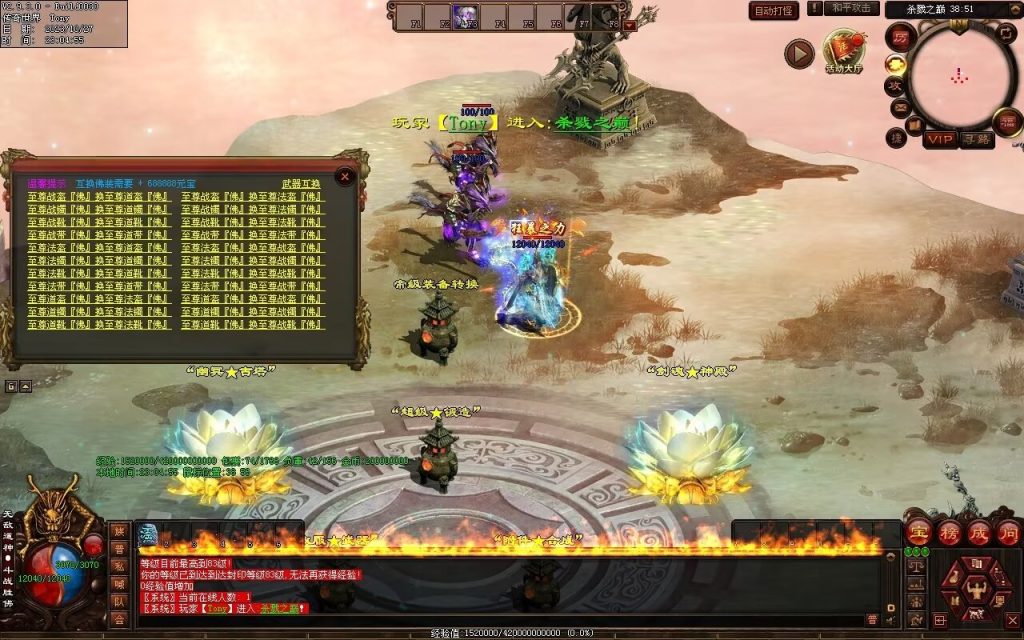
Task: Select the F3 character portrait slot
Action: pyautogui.click(x=466, y=17)
